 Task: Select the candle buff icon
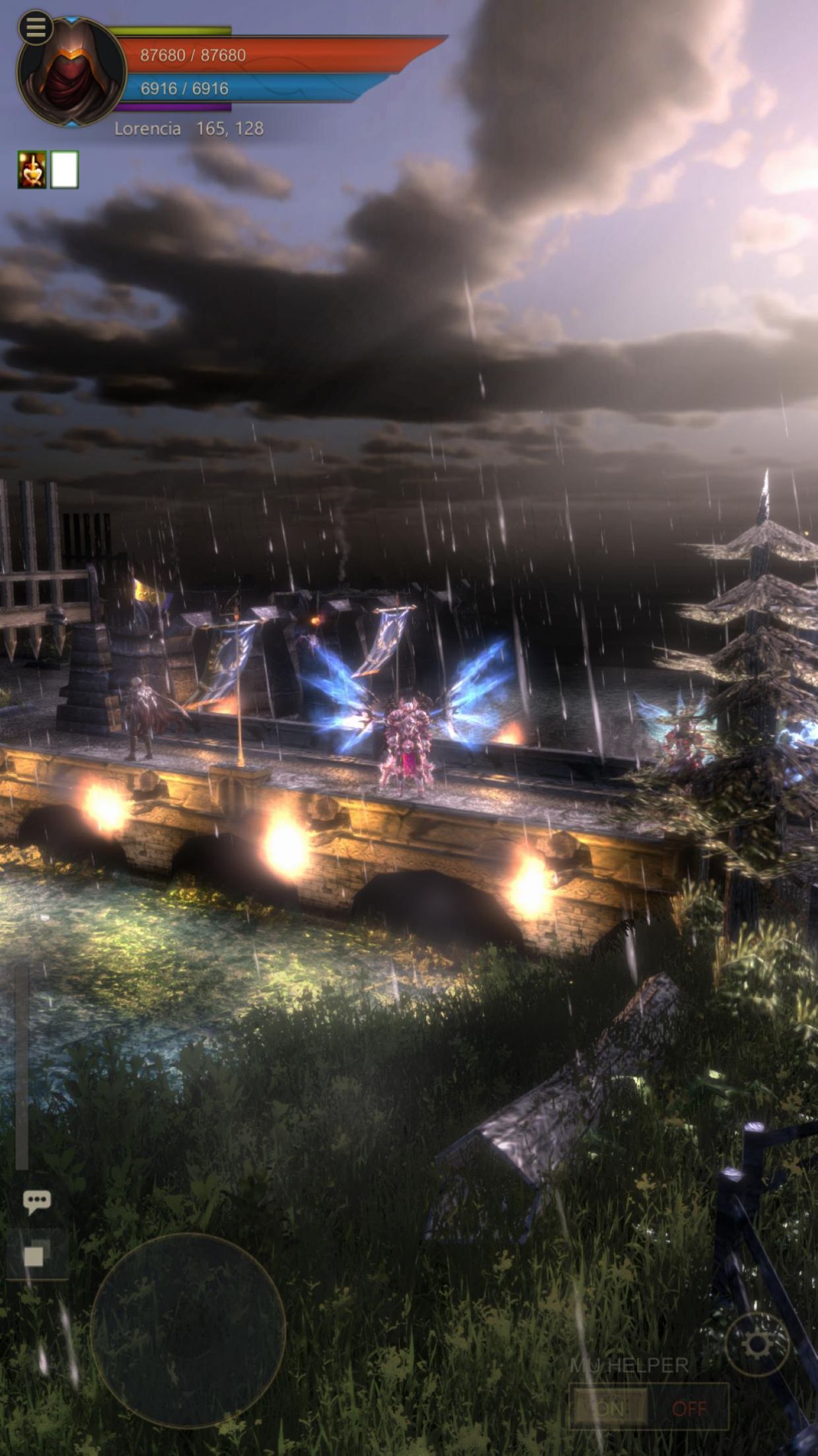coord(32,170)
